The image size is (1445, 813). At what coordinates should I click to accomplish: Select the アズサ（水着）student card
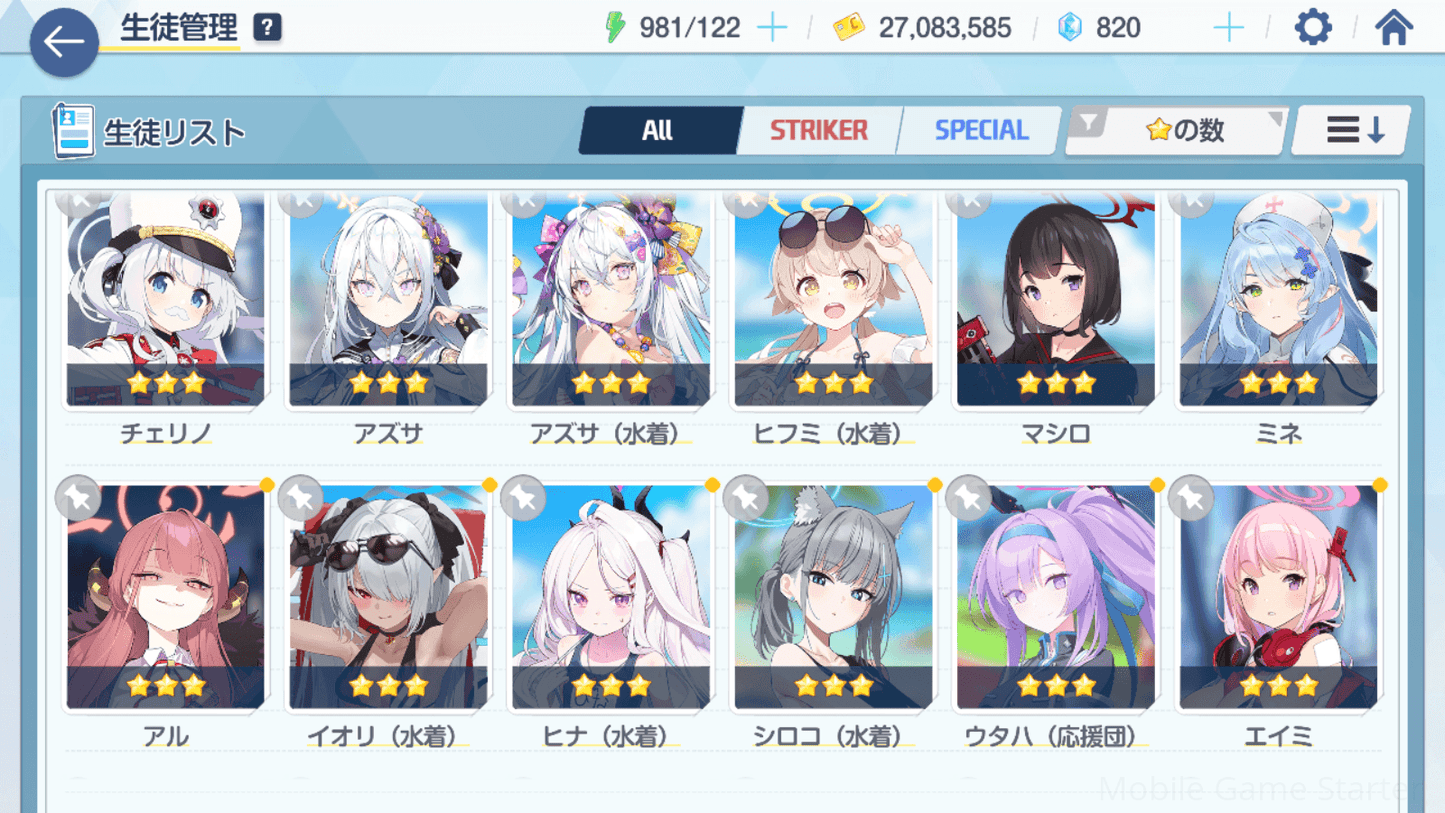point(611,300)
